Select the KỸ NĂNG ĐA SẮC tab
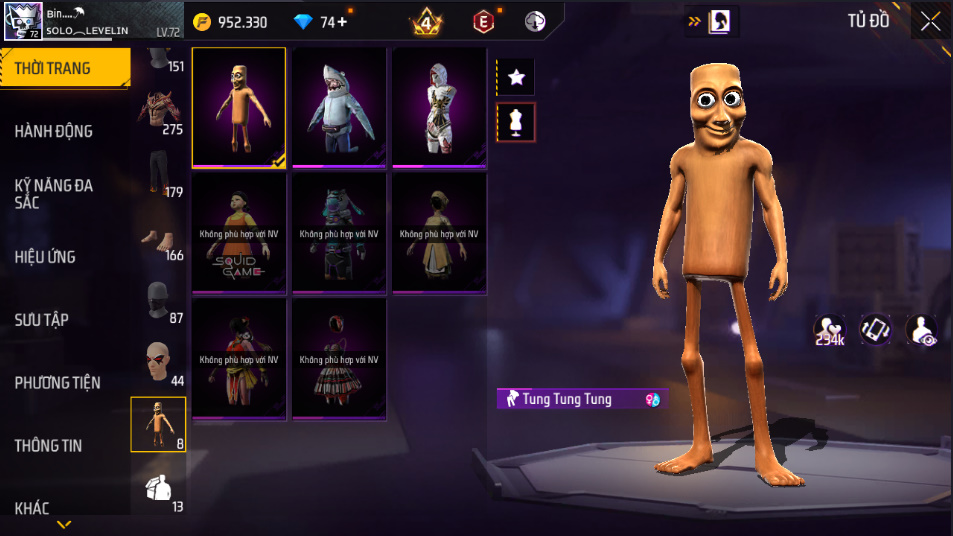953x536 pixels. [x=54, y=193]
